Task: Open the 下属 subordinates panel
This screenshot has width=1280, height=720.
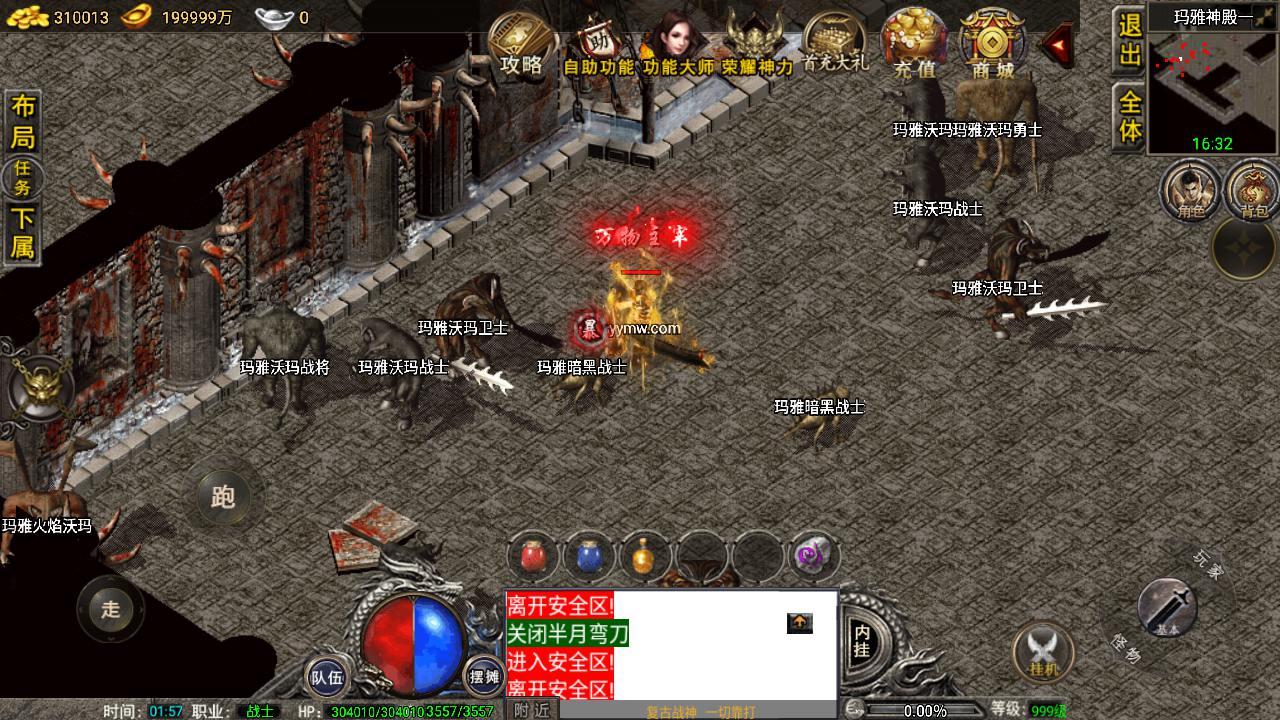Action: pyautogui.click(x=22, y=234)
